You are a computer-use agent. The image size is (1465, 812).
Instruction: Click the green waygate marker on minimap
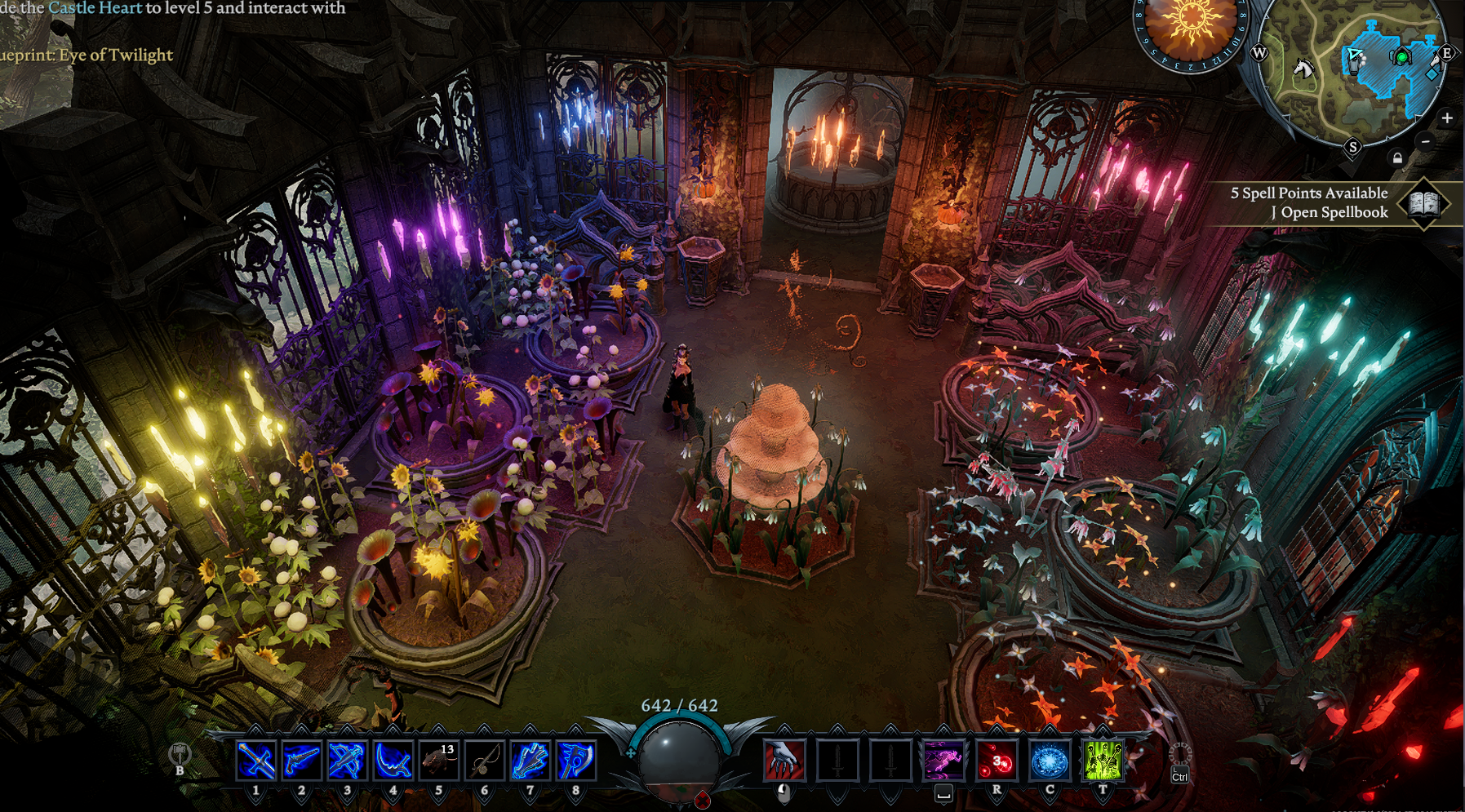1401,57
